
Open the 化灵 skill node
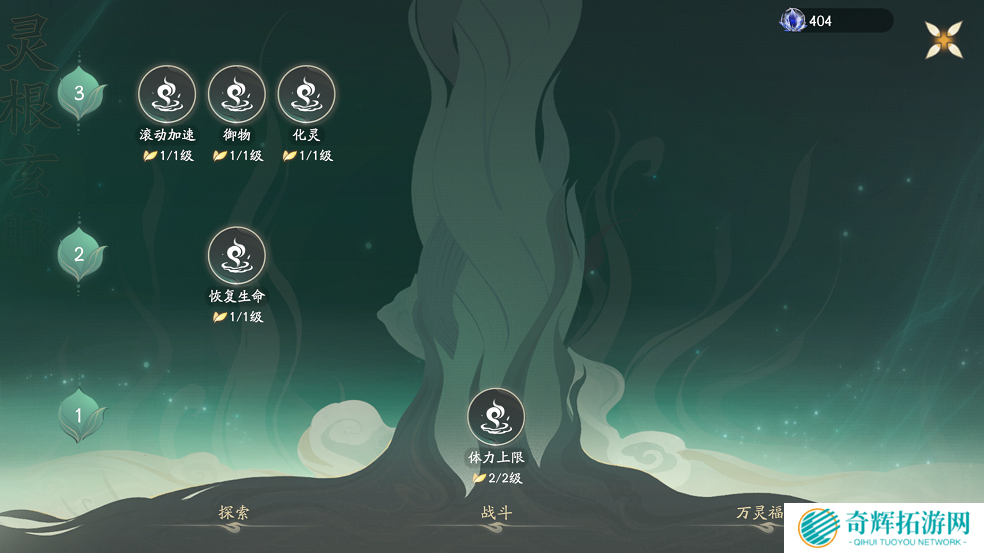(x=306, y=95)
